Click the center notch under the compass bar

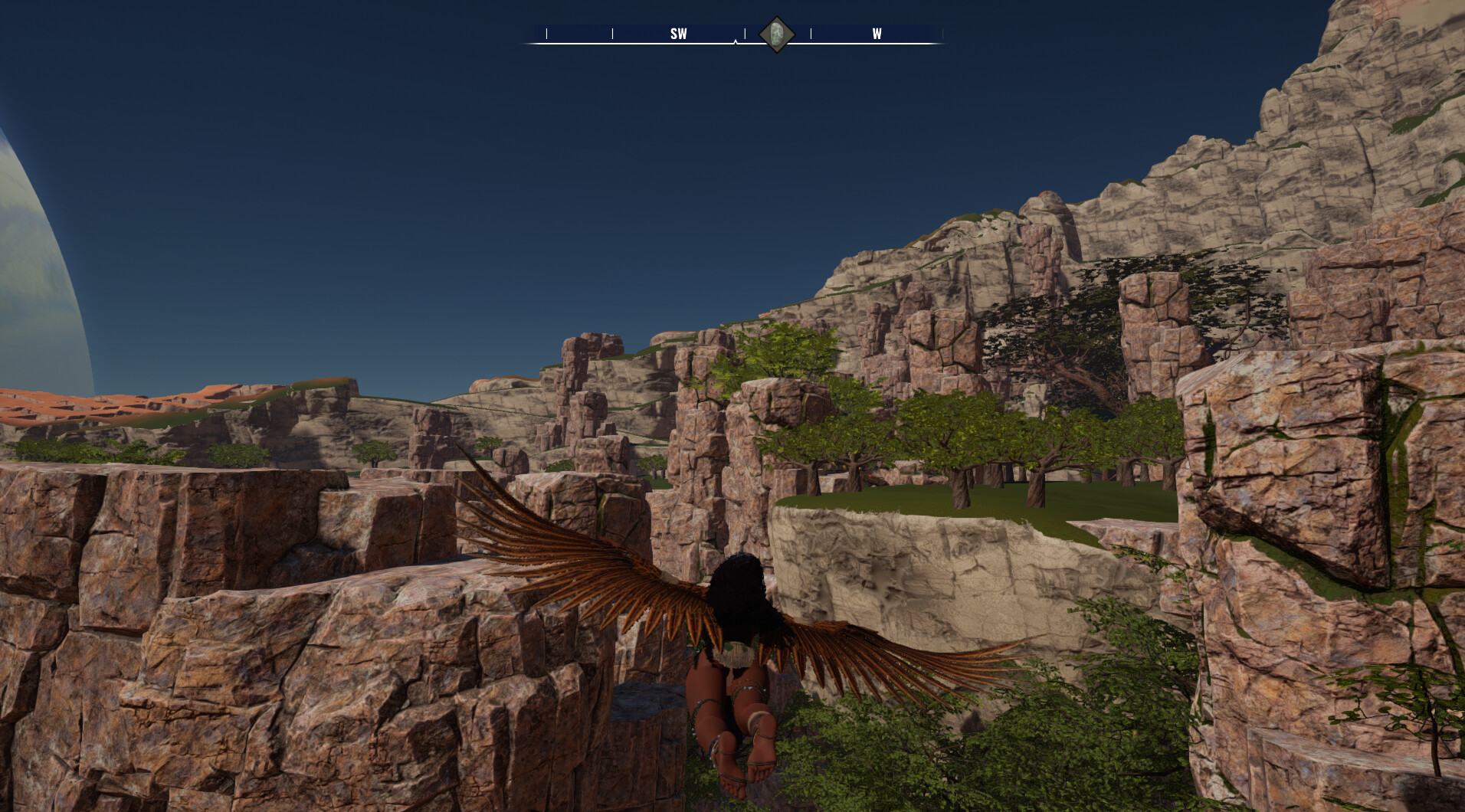pyautogui.click(x=736, y=42)
